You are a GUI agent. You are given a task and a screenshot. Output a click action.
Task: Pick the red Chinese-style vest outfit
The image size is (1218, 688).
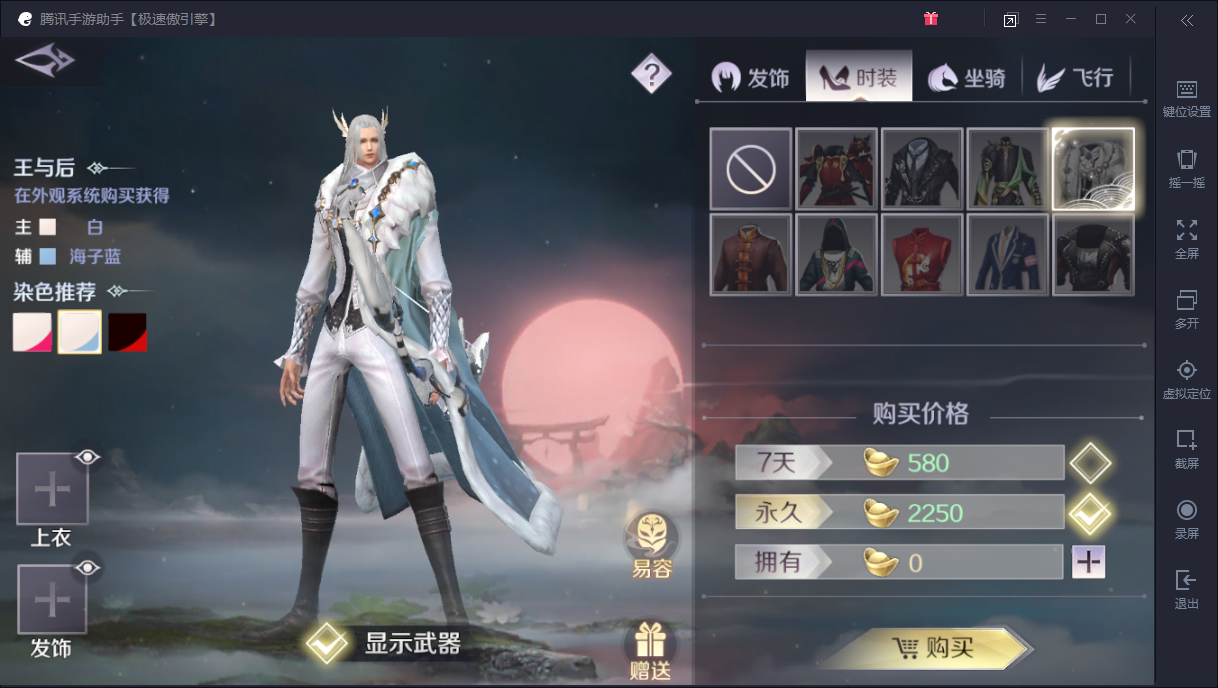coord(922,255)
